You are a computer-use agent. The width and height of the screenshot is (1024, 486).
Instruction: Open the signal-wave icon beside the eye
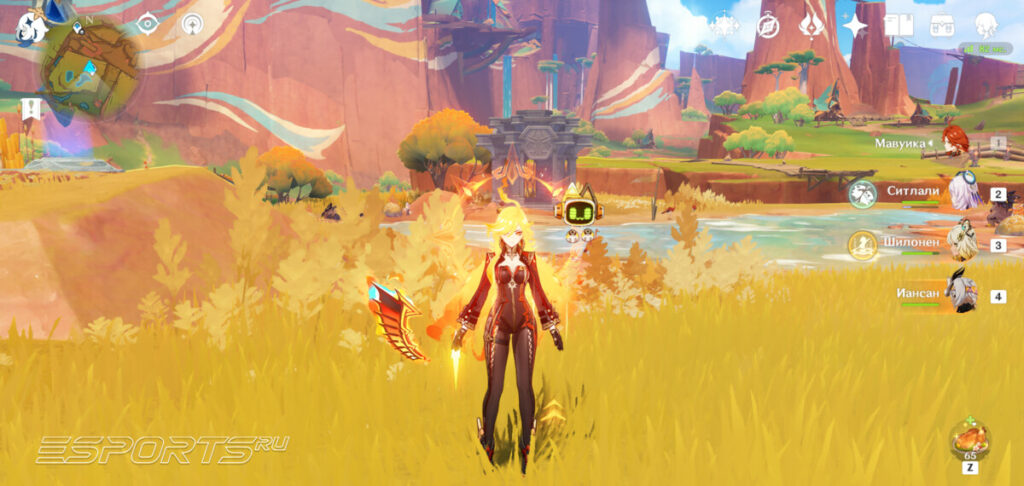point(190,24)
